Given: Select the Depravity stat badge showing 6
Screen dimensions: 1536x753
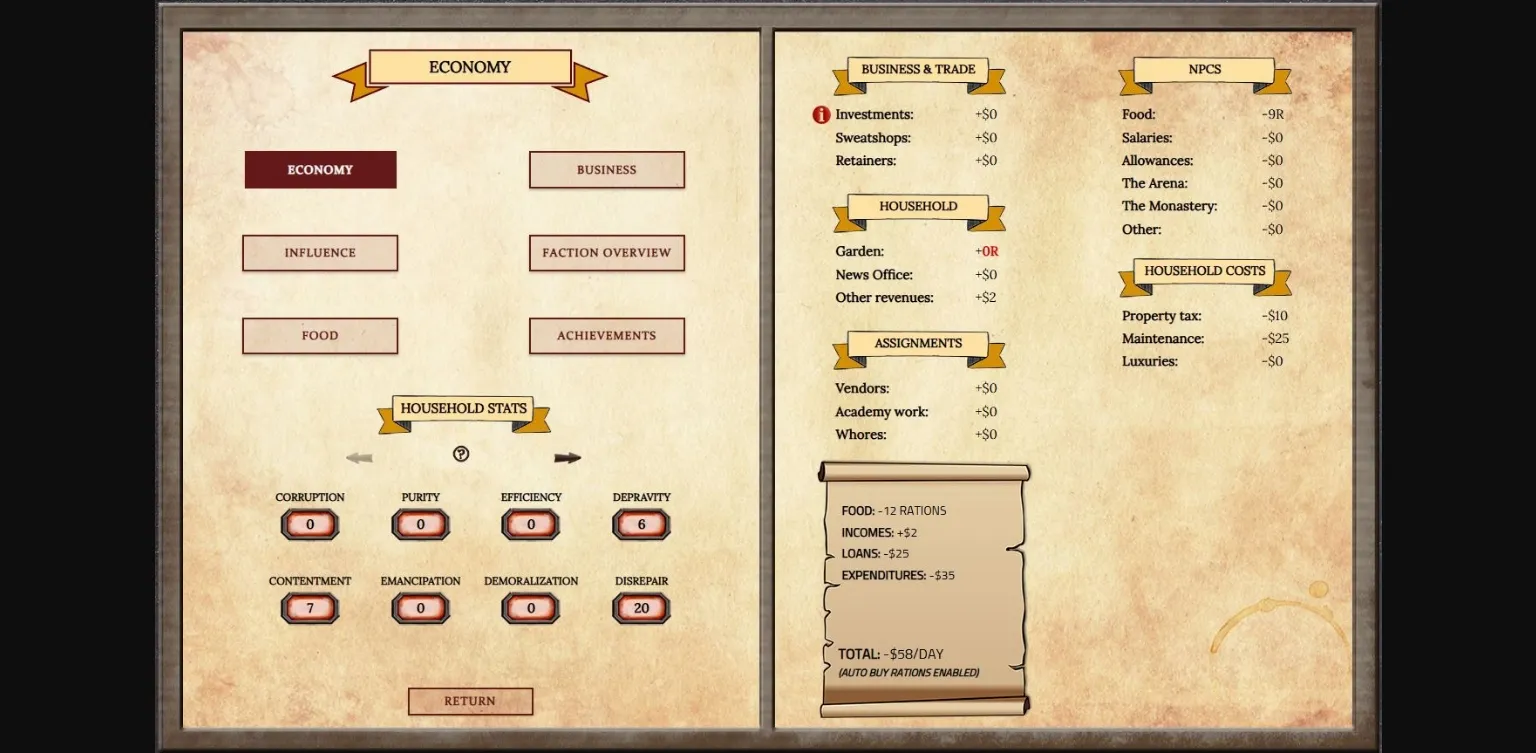Looking at the screenshot, I should 641,523.
